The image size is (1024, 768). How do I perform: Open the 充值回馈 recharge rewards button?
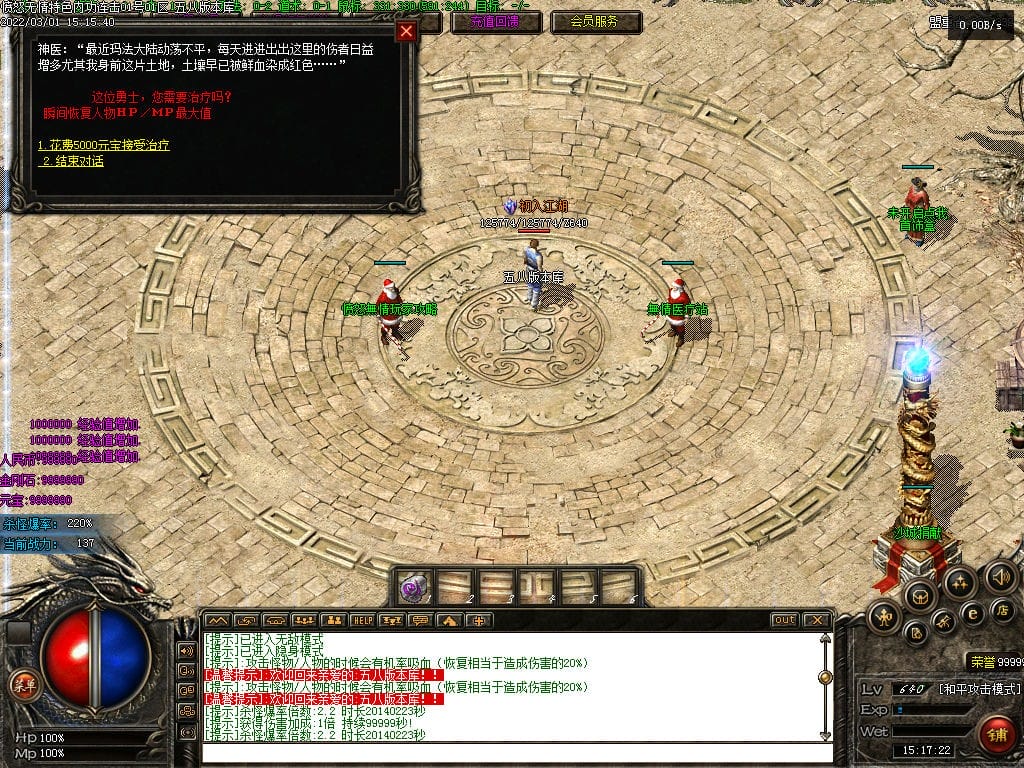point(492,21)
